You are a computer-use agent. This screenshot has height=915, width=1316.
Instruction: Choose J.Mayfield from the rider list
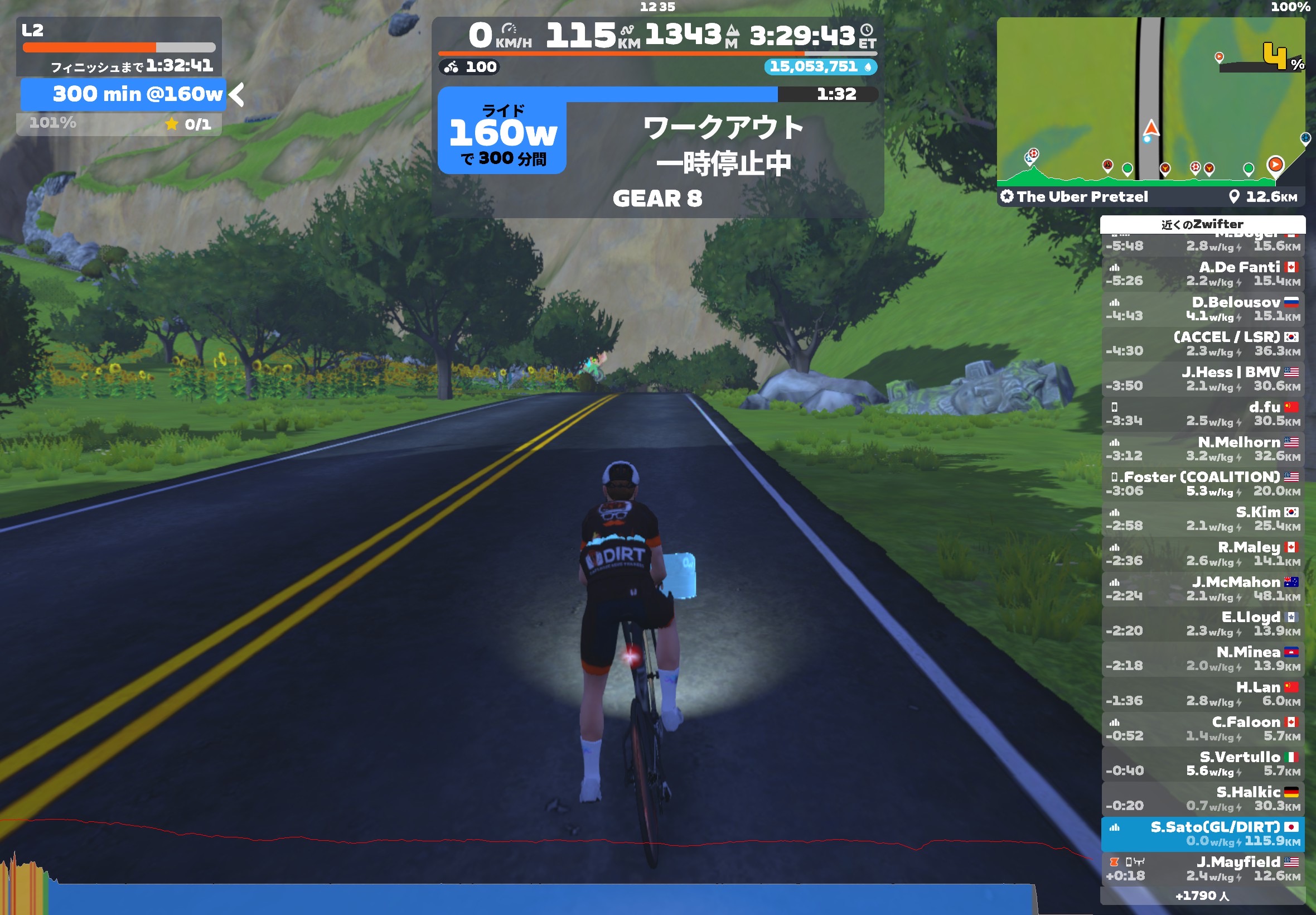[1202, 869]
